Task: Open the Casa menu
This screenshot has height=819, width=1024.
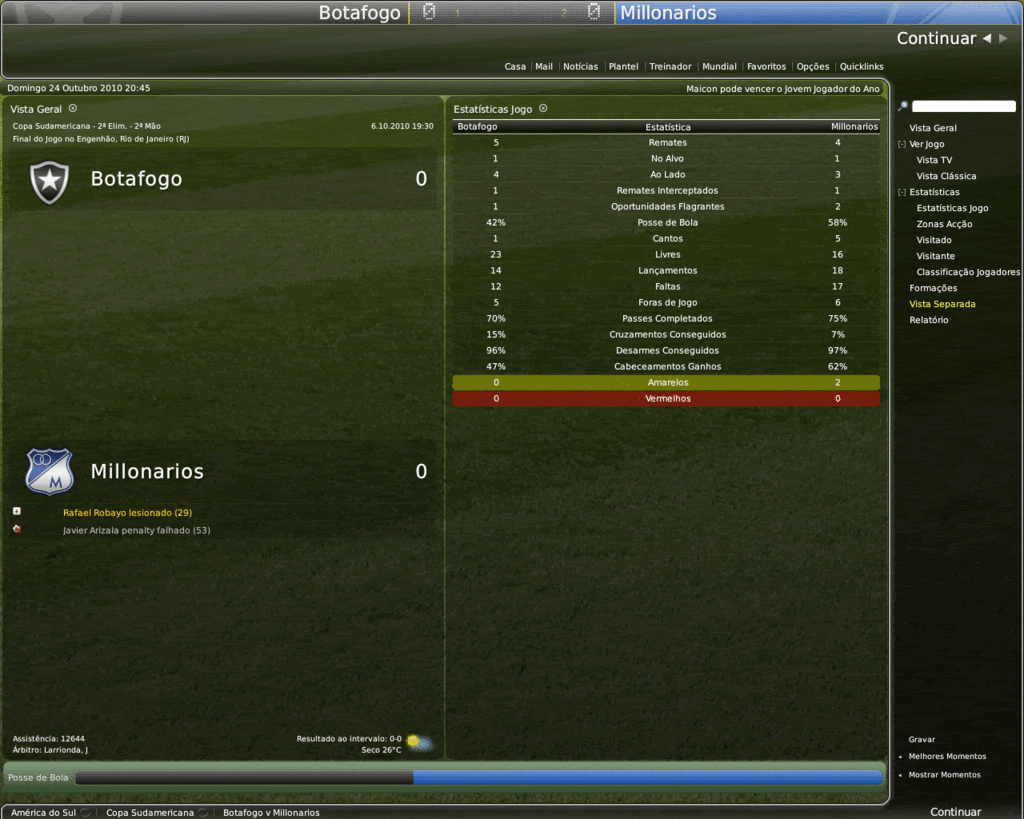Action: (x=515, y=67)
